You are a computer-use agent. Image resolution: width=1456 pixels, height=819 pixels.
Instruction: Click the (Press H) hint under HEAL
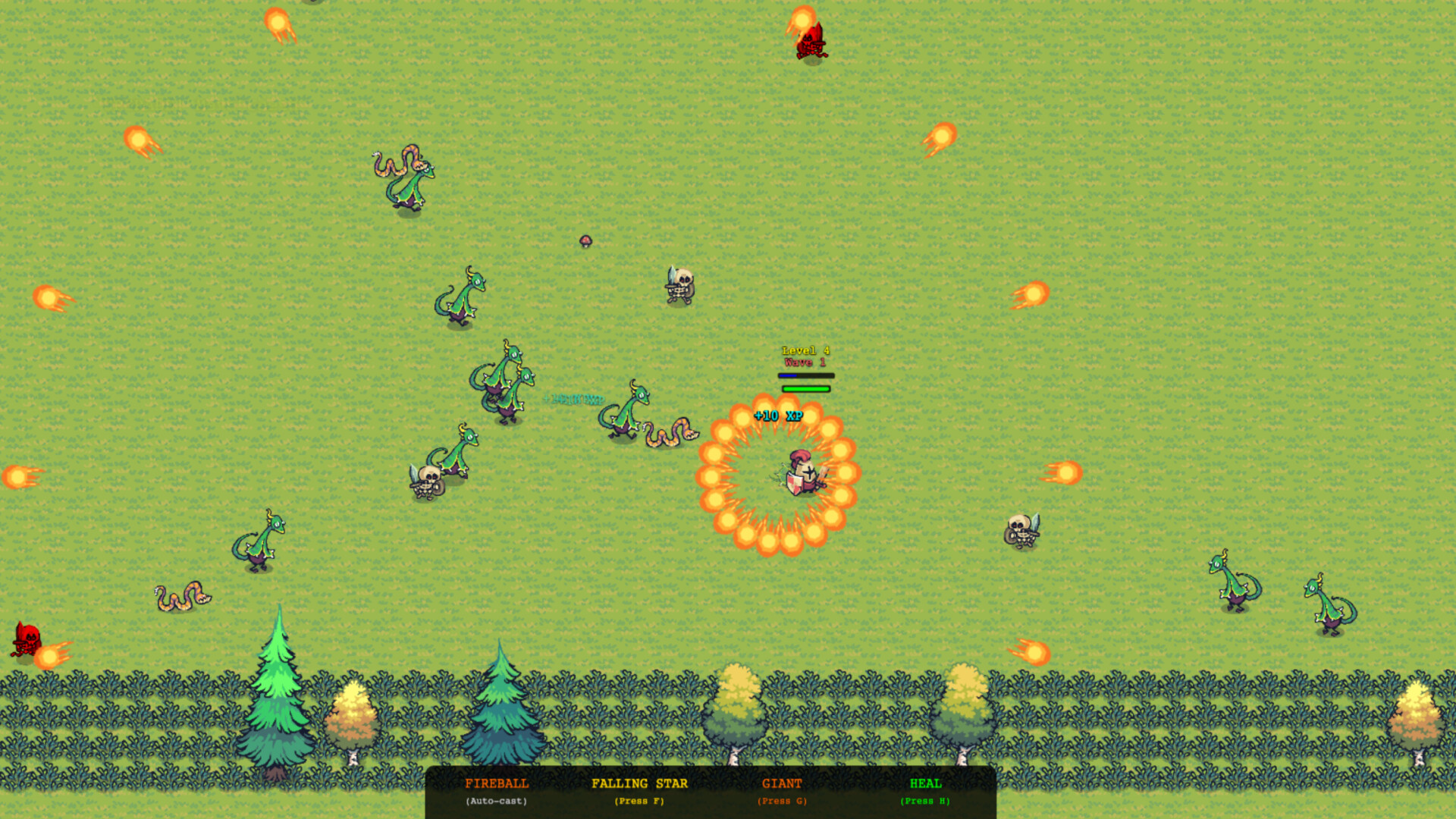coord(924,802)
